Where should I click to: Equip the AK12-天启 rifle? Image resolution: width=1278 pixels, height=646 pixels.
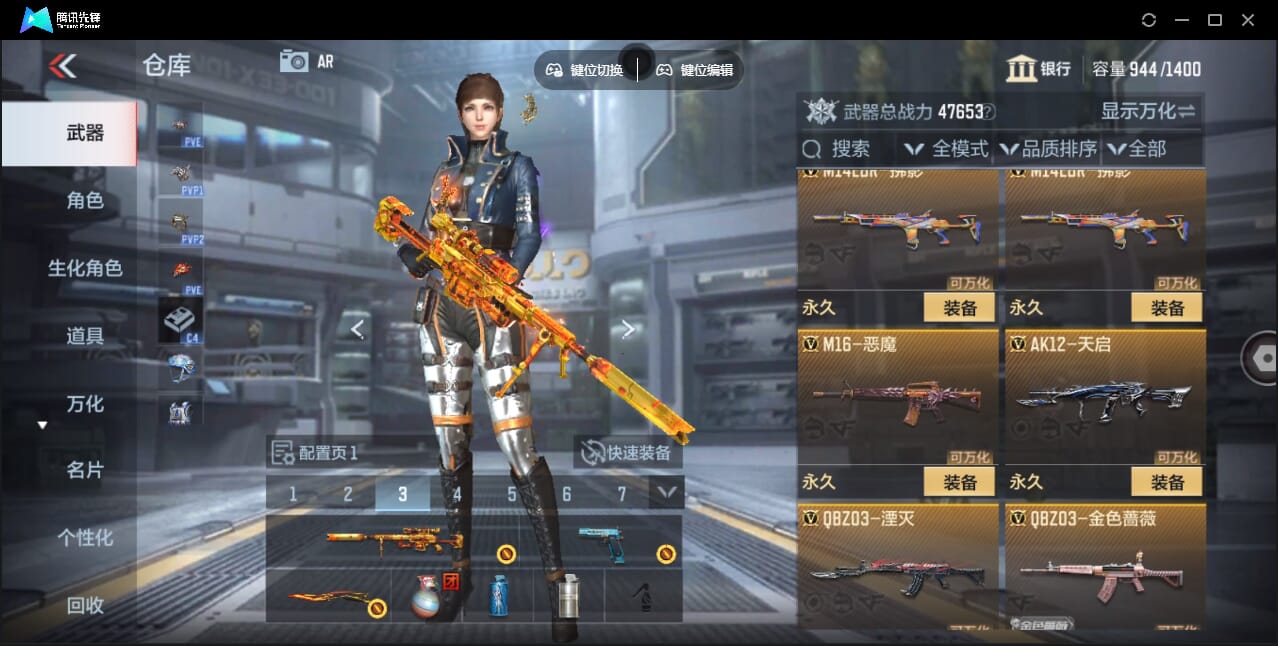(x=1167, y=482)
